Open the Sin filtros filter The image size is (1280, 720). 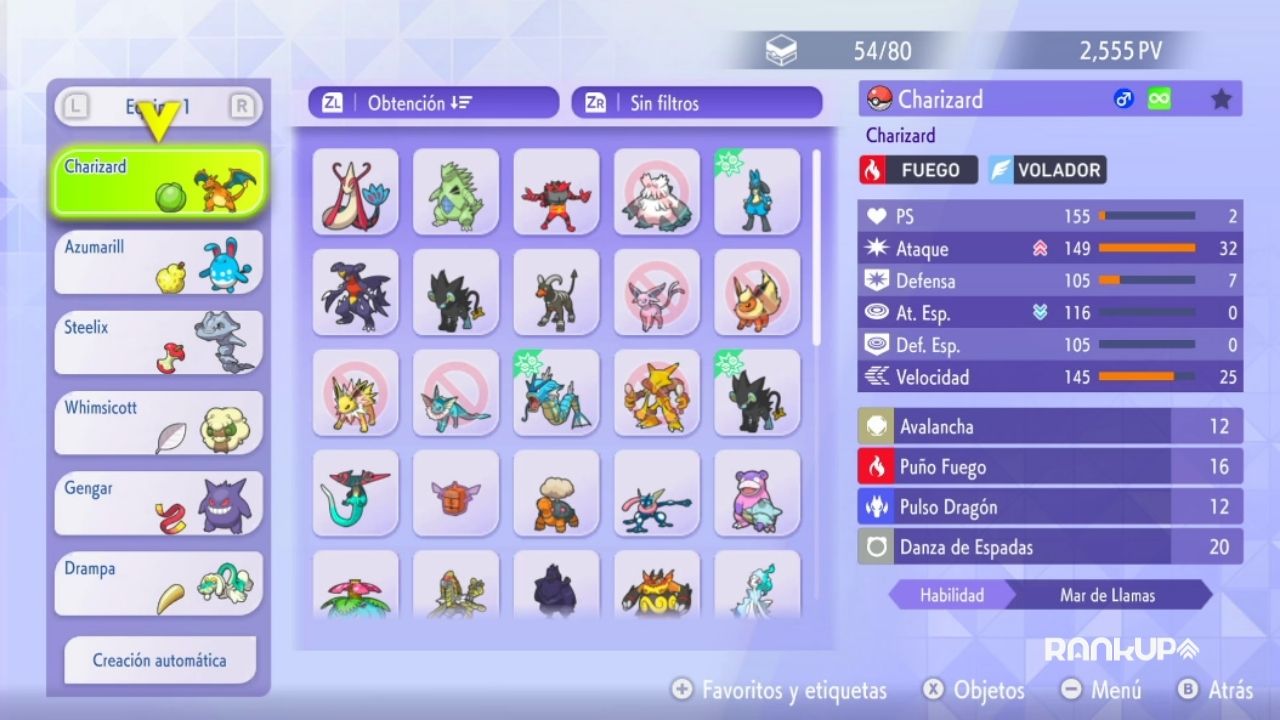point(696,103)
